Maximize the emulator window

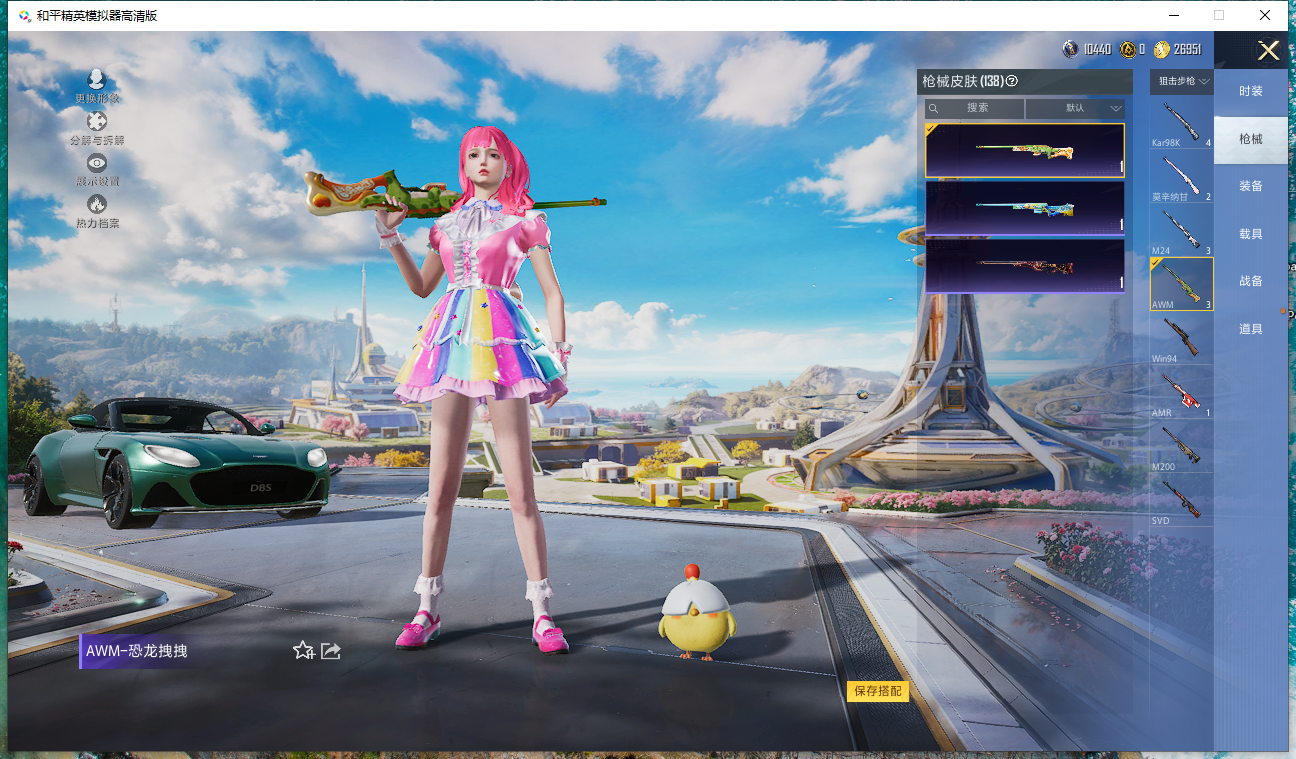[x=1218, y=15]
